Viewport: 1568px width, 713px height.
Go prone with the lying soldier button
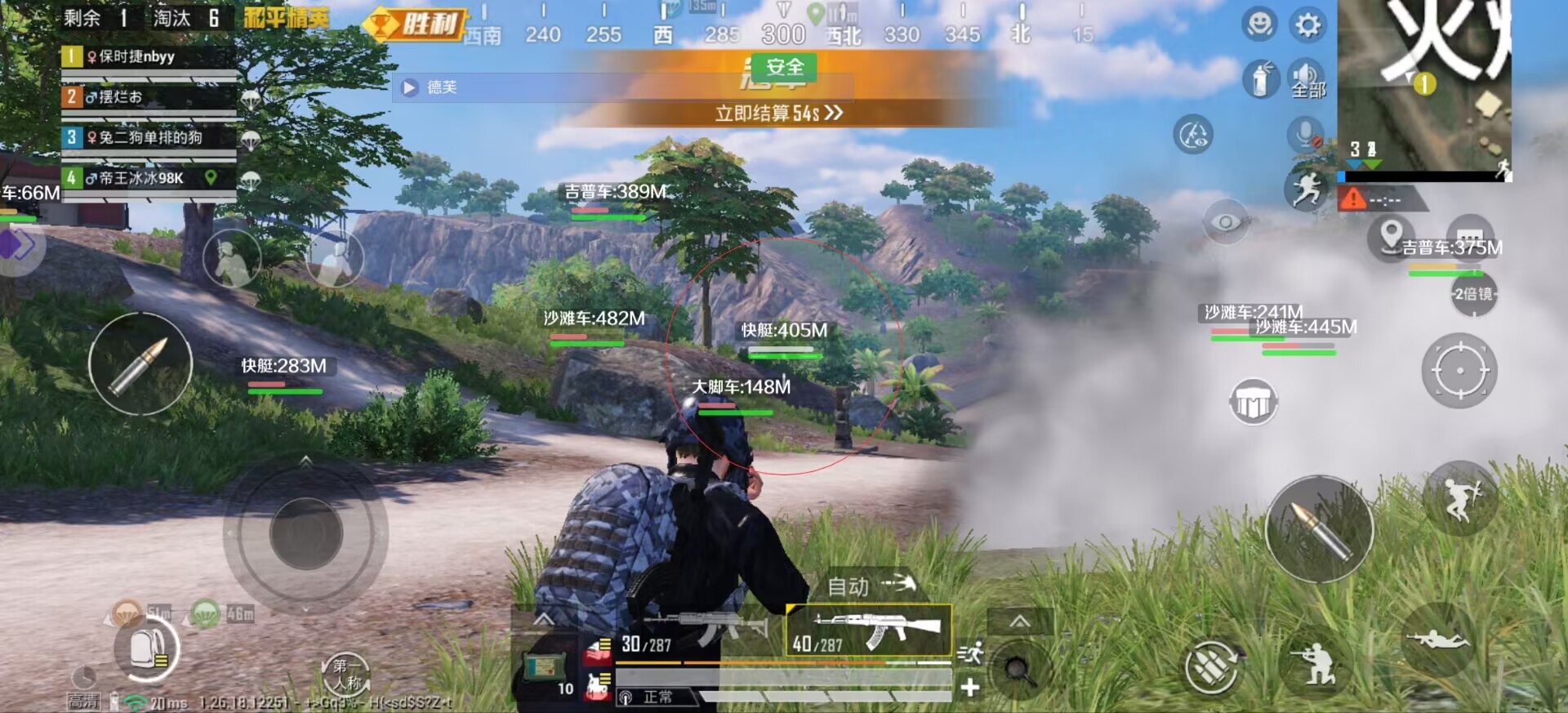(x=1438, y=639)
